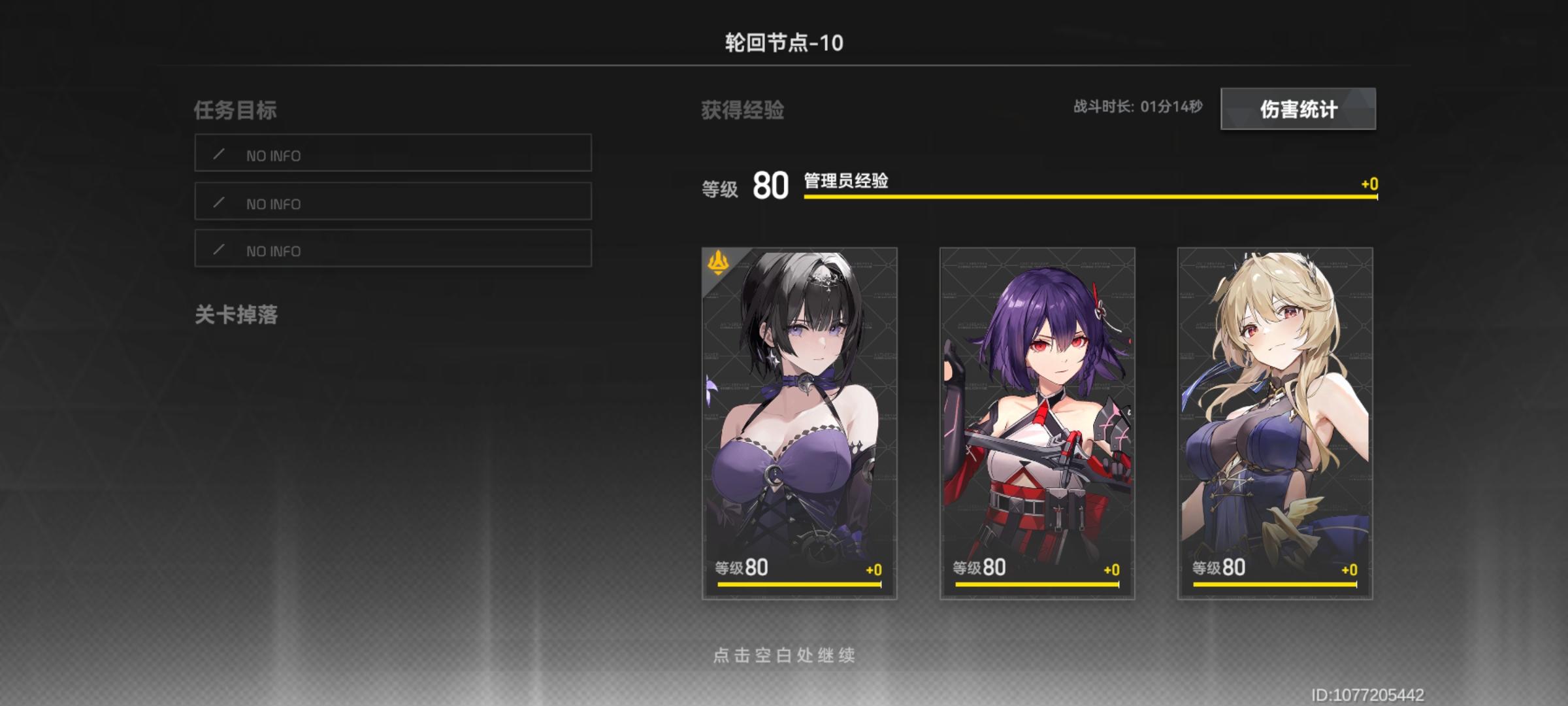Click the pen icon beside the third NO INFO objective

point(220,250)
